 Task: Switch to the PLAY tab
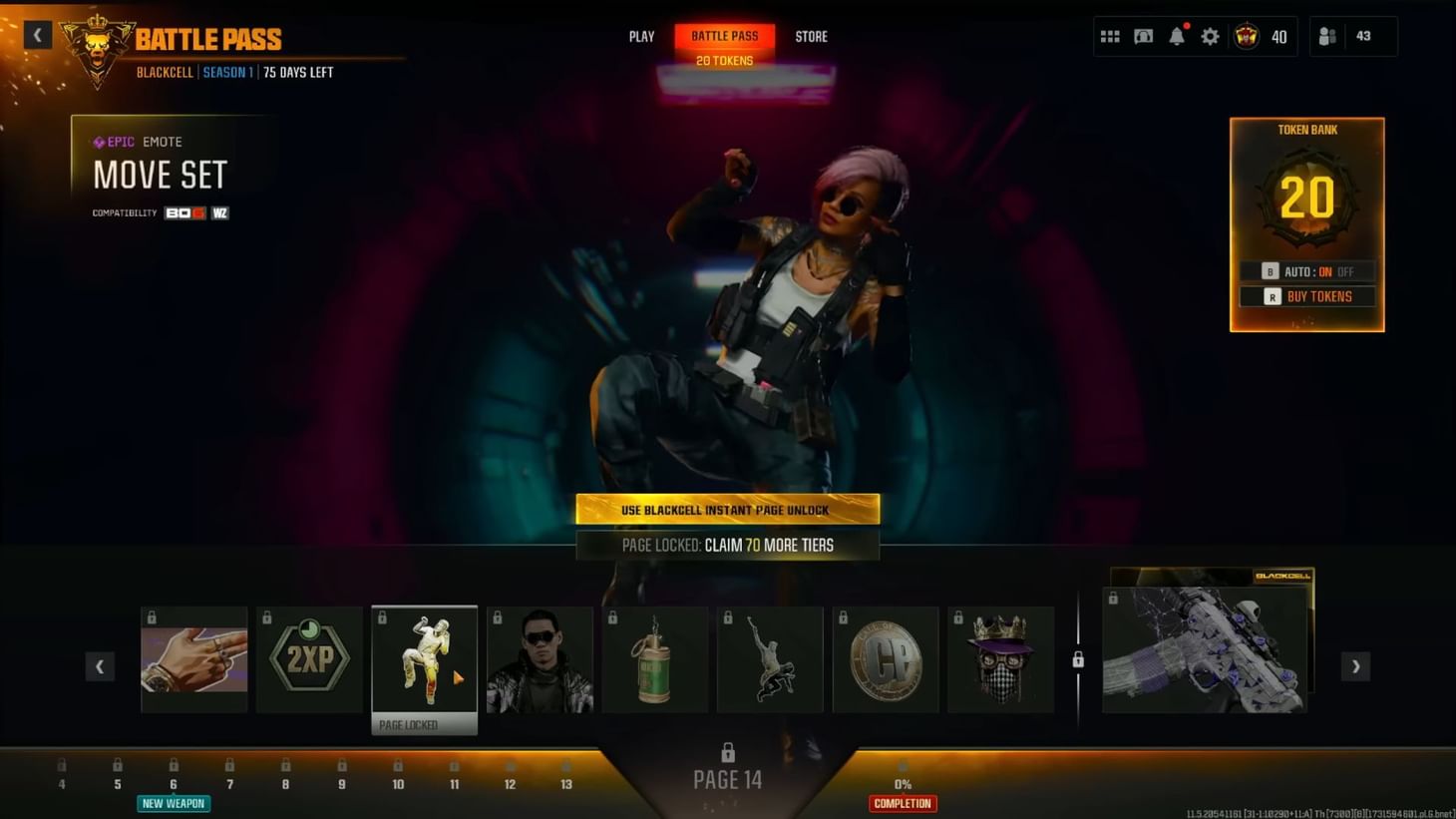(x=640, y=36)
